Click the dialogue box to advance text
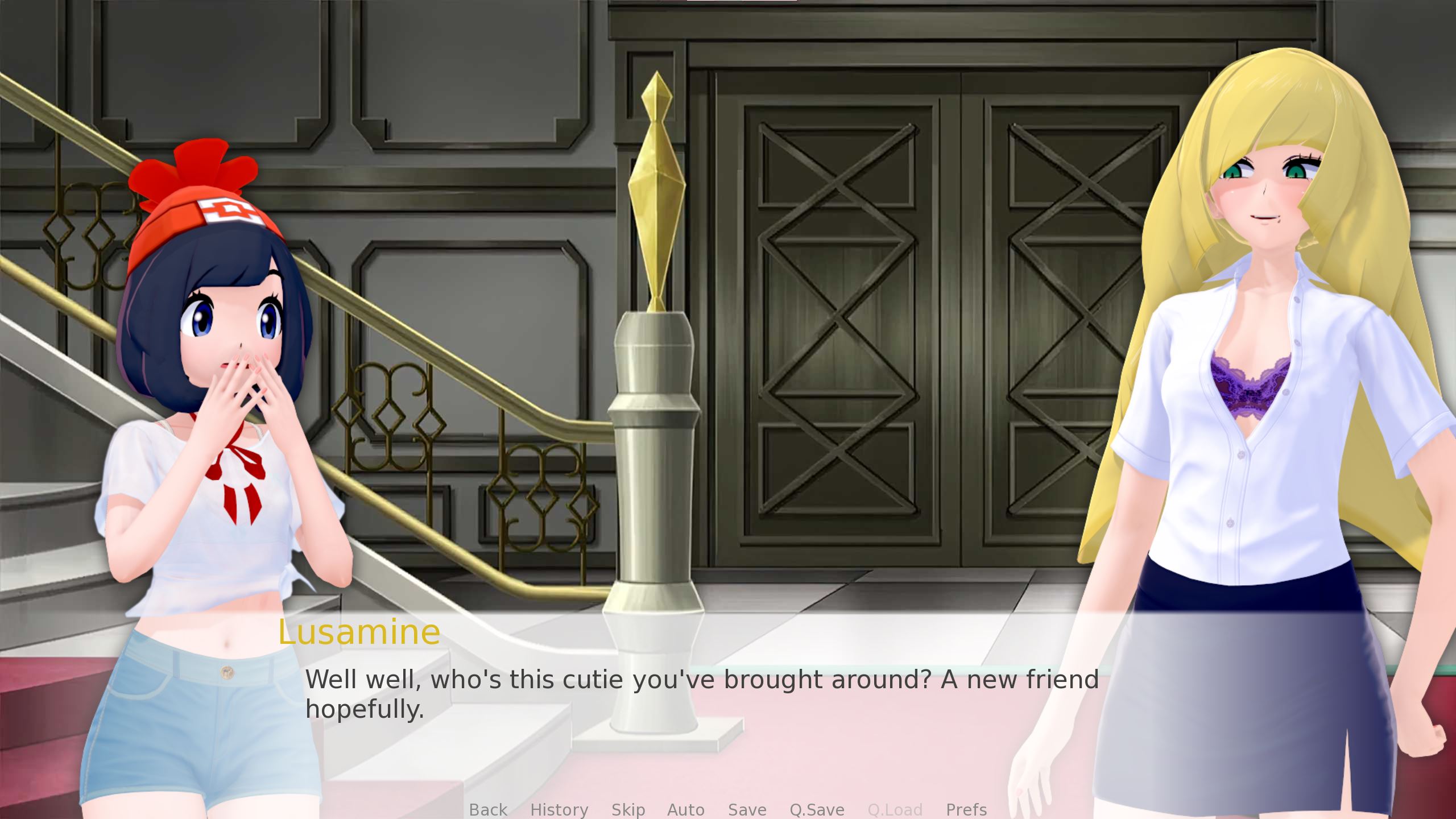 pyautogui.click(x=728, y=694)
